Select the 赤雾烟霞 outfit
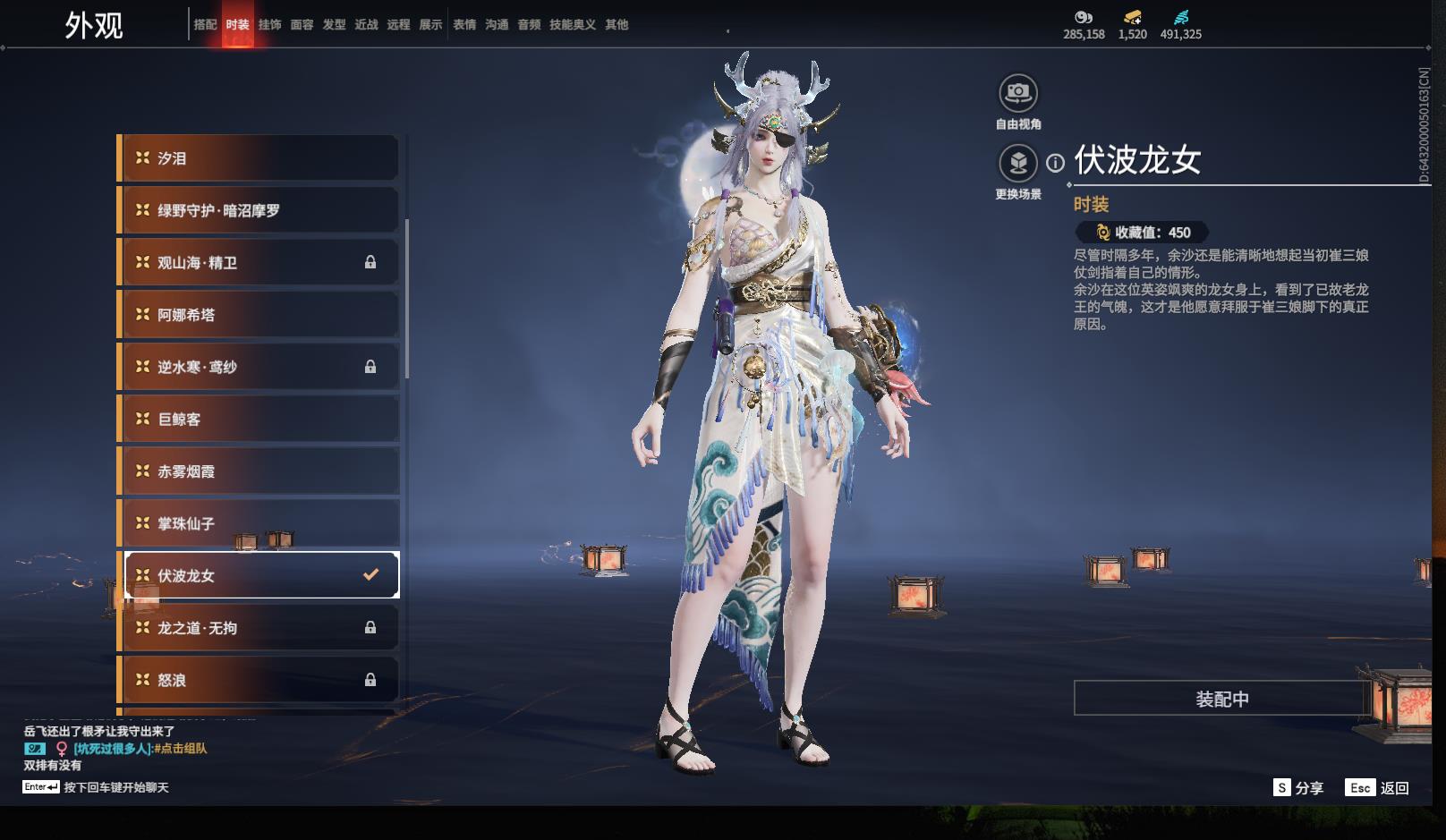Image resolution: width=1446 pixels, height=840 pixels. coord(259,471)
